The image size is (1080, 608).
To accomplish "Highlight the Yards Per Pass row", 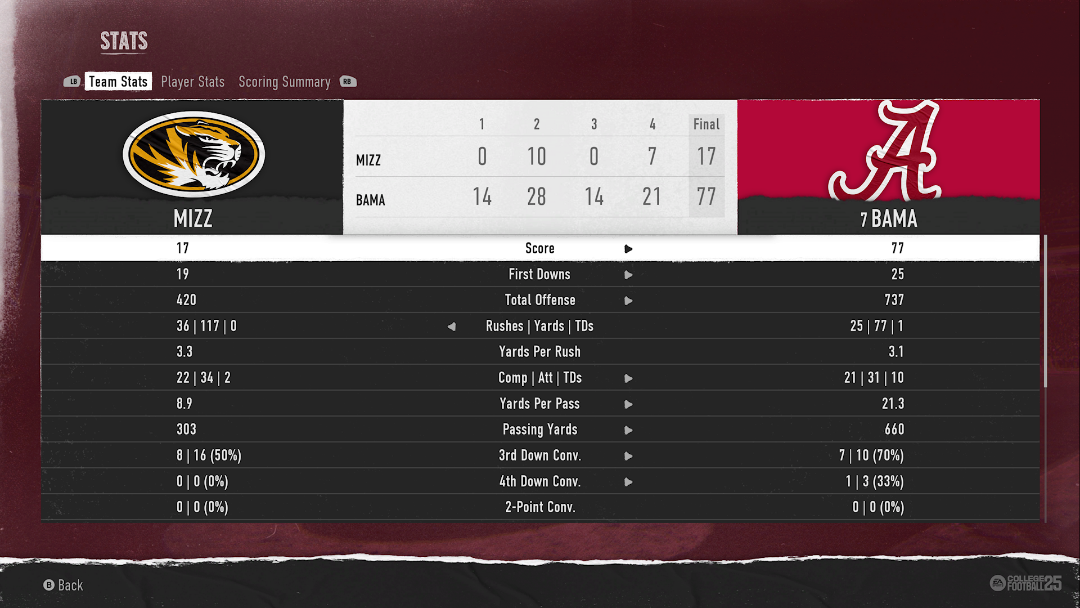I will coord(540,404).
